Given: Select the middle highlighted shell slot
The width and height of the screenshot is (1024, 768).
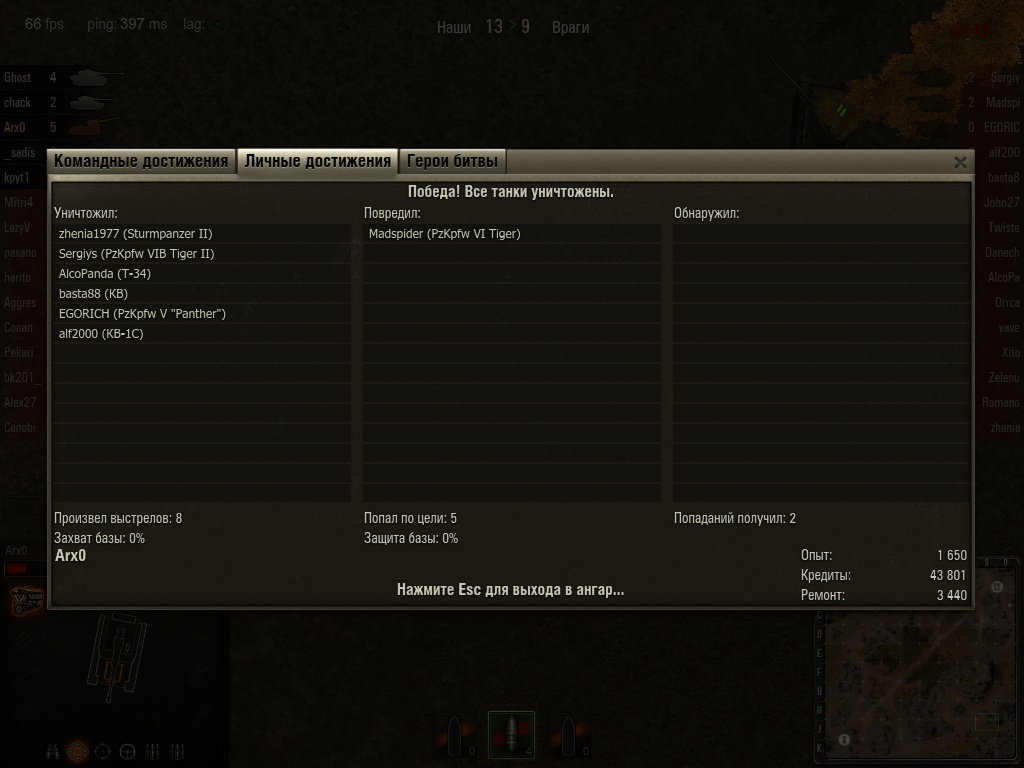Looking at the screenshot, I should tap(511, 735).
